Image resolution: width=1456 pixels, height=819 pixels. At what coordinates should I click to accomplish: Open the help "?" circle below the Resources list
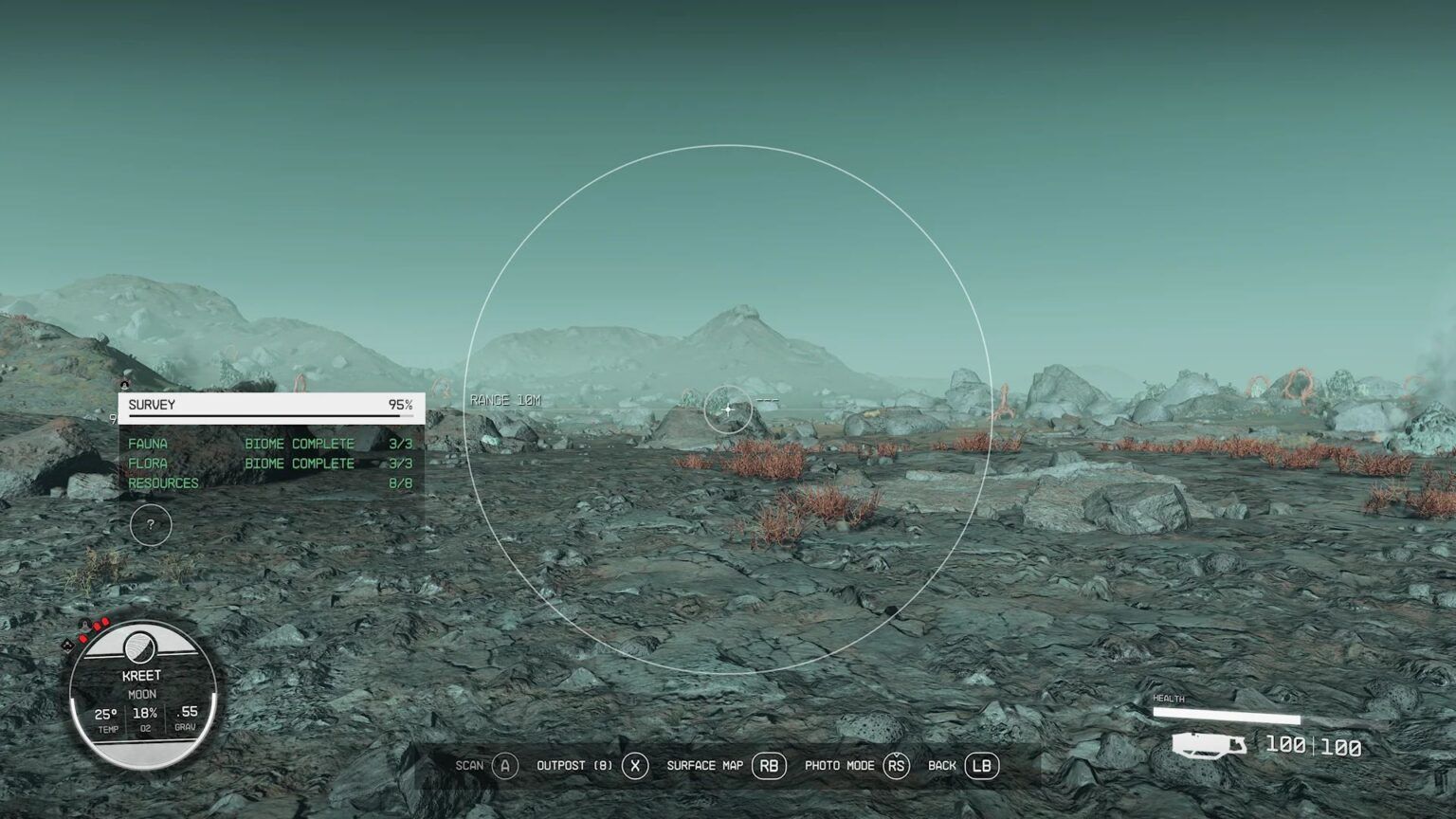click(150, 524)
